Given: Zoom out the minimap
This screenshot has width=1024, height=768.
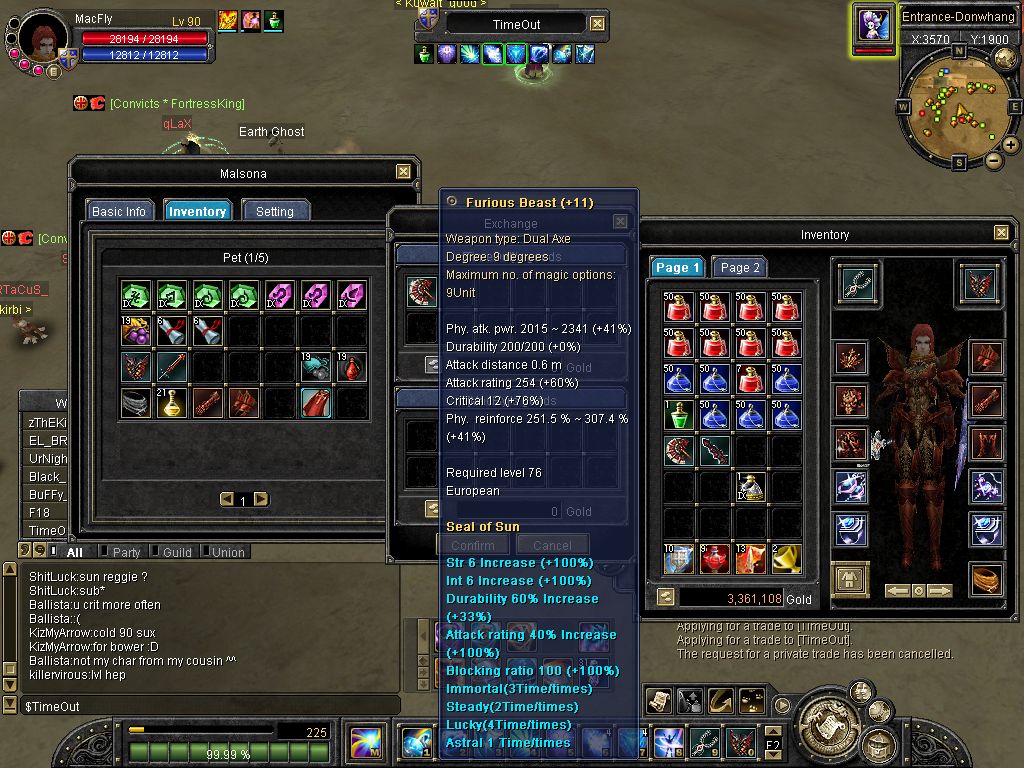Looking at the screenshot, I should pos(993,160).
